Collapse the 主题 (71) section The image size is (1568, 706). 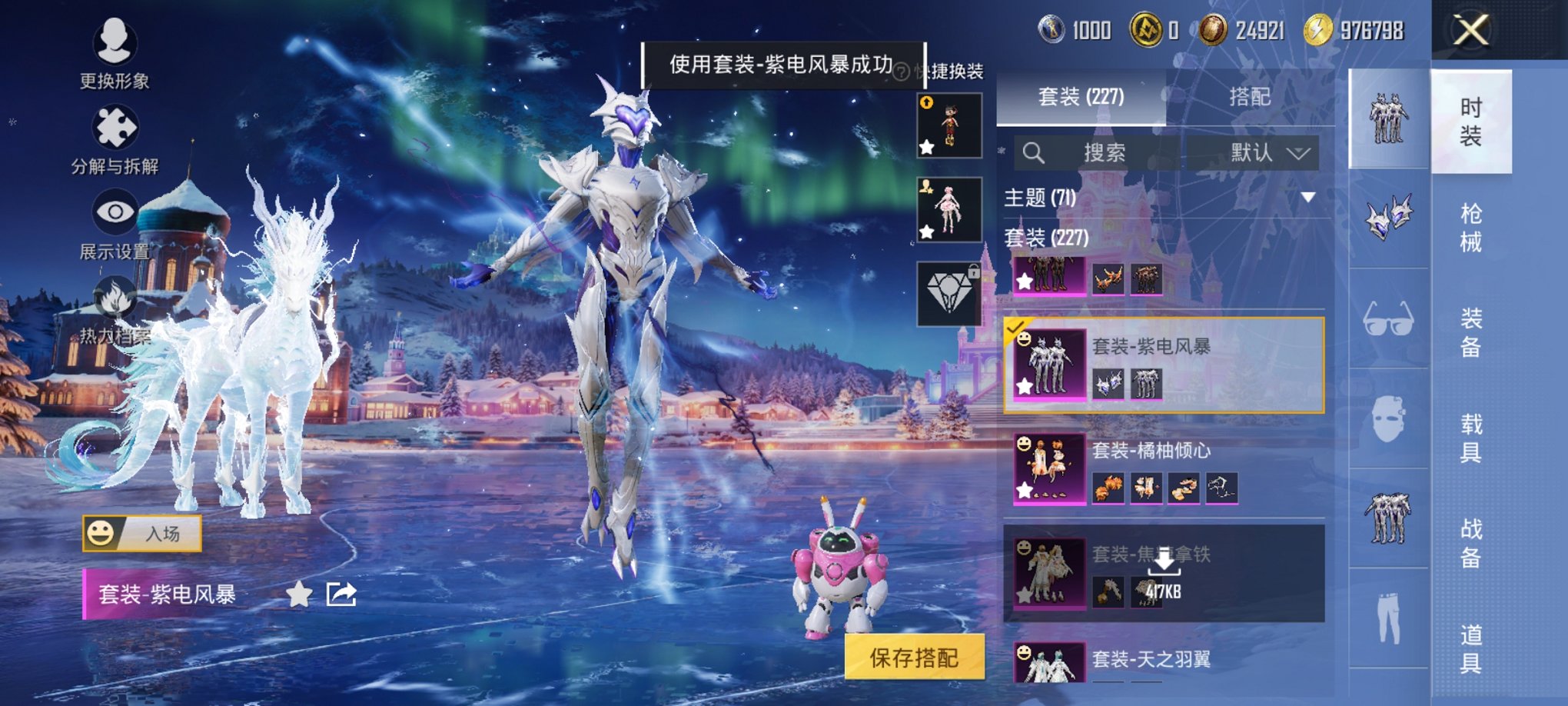[1311, 198]
